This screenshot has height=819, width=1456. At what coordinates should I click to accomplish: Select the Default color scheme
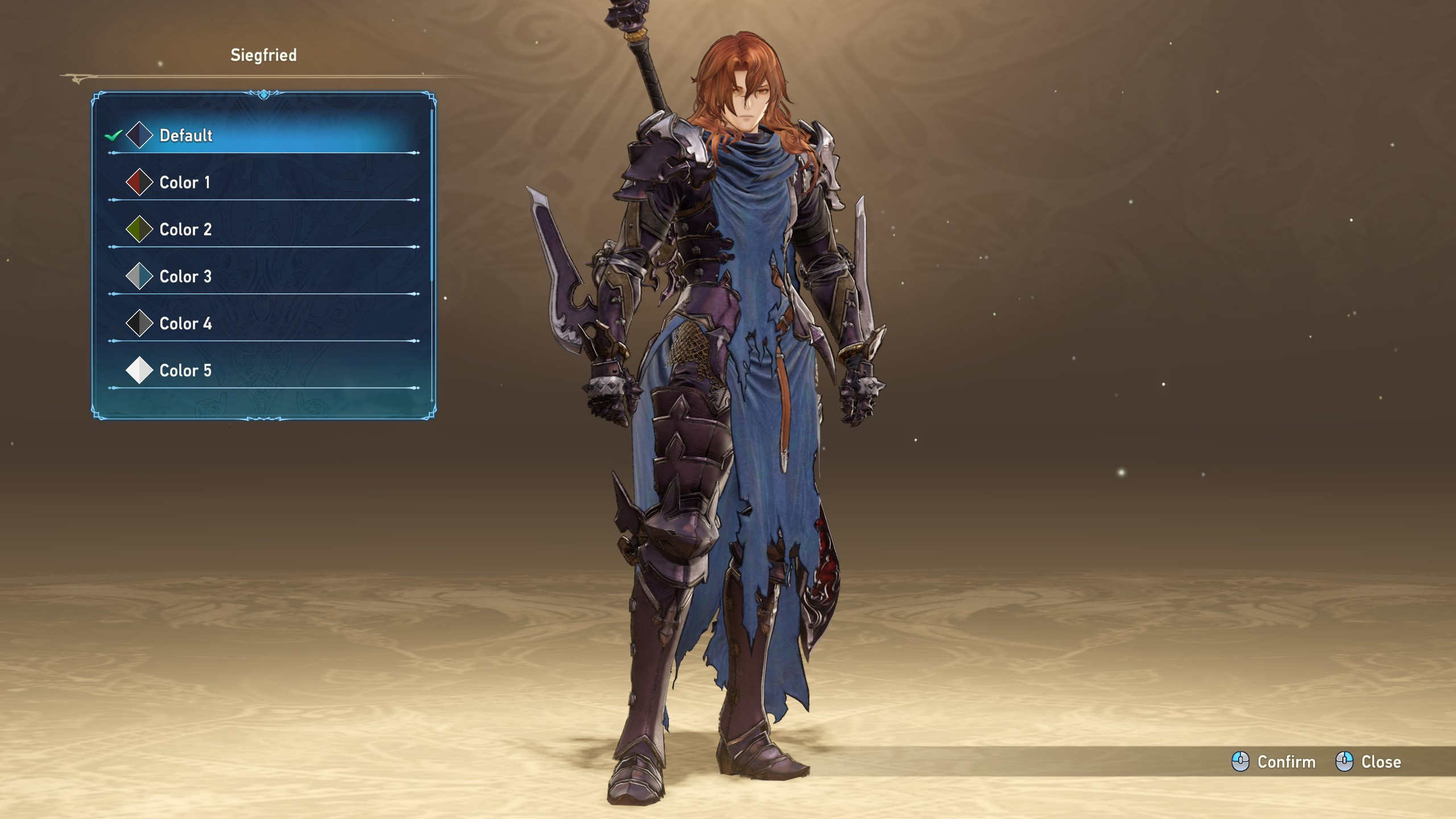186,135
